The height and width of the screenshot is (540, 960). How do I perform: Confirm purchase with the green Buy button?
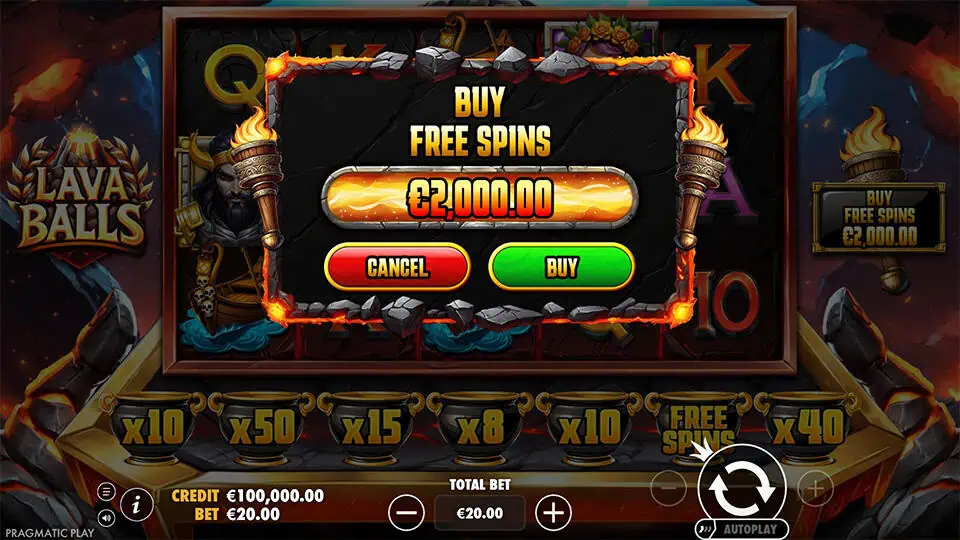click(561, 267)
